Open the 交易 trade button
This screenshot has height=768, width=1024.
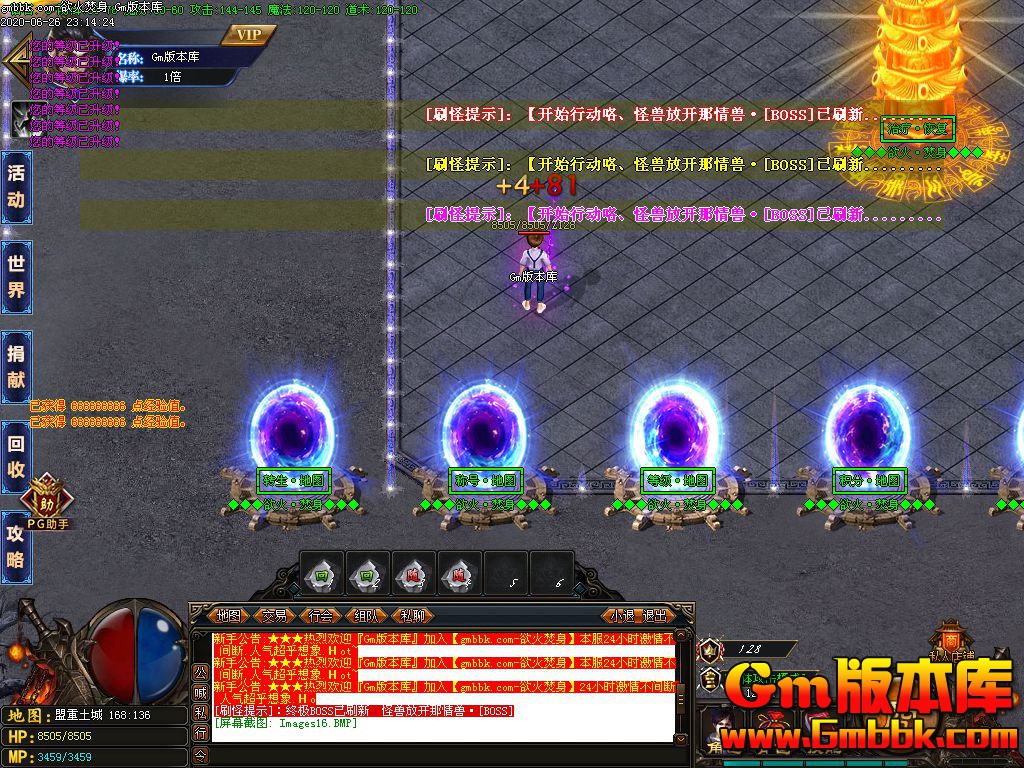(x=274, y=615)
